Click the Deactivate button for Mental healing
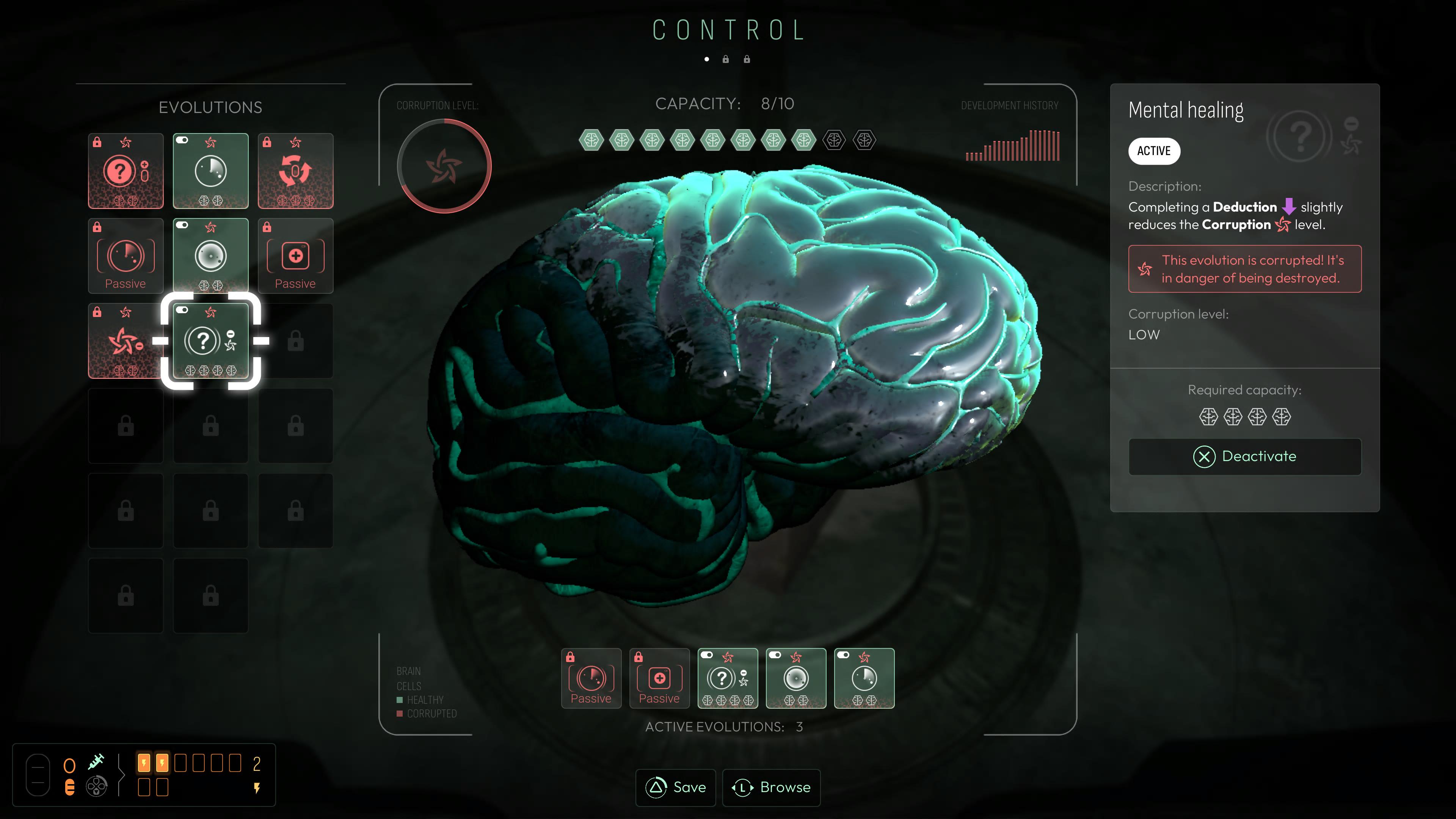1456x819 pixels. coord(1244,456)
